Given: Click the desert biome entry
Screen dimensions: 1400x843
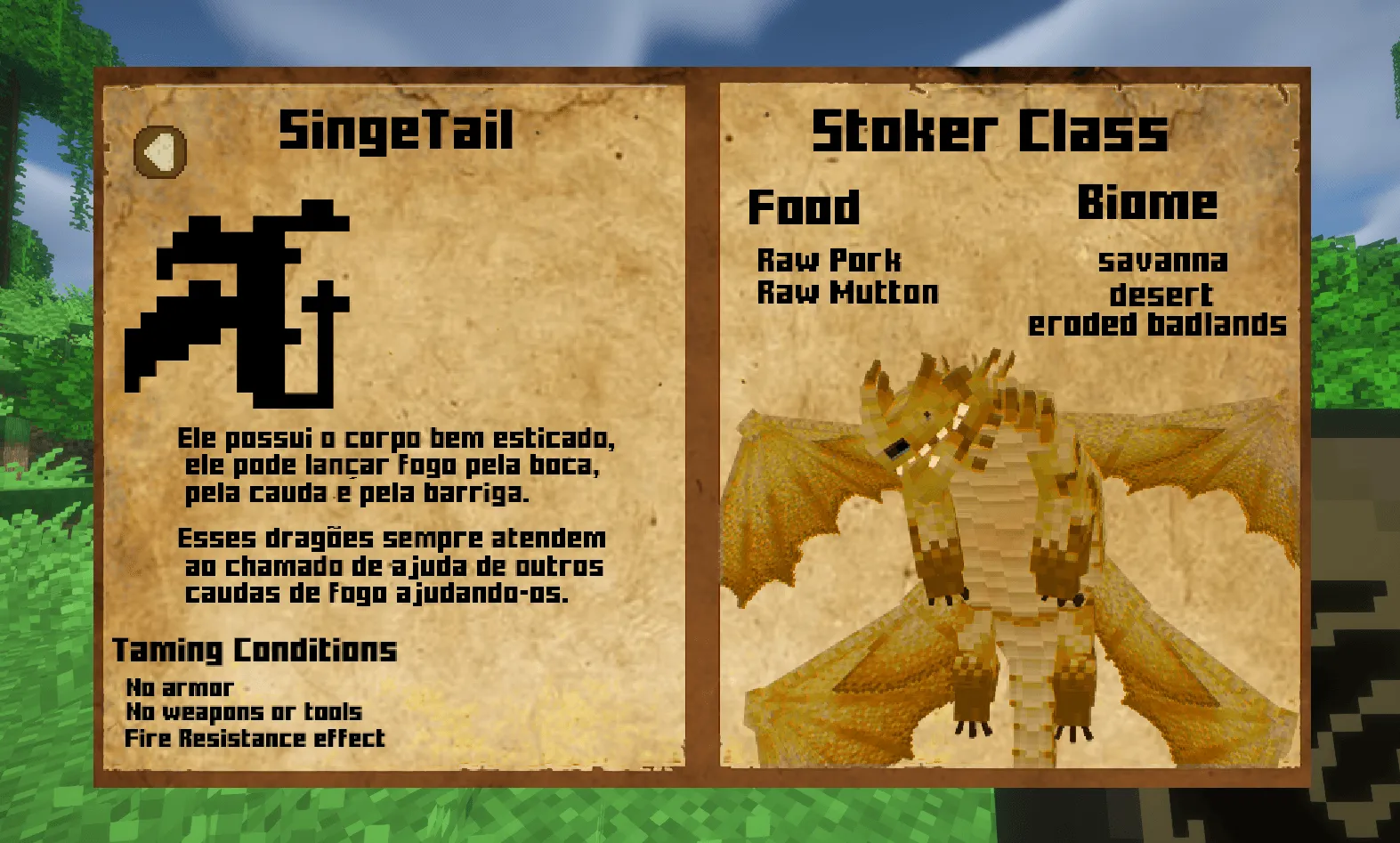Looking at the screenshot, I should point(1160,295).
